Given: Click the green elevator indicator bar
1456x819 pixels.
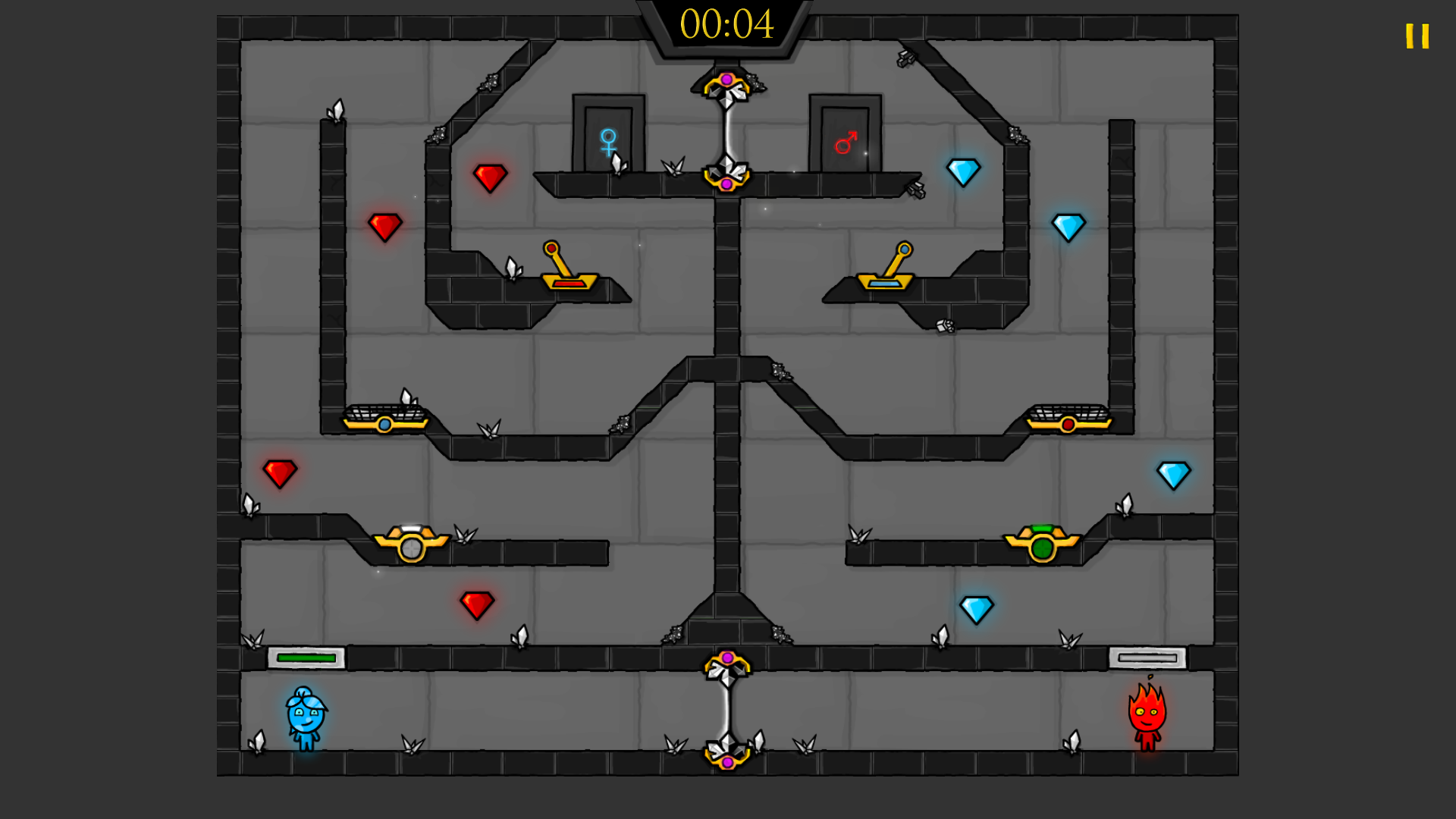Looking at the screenshot, I should pos(306,657).
